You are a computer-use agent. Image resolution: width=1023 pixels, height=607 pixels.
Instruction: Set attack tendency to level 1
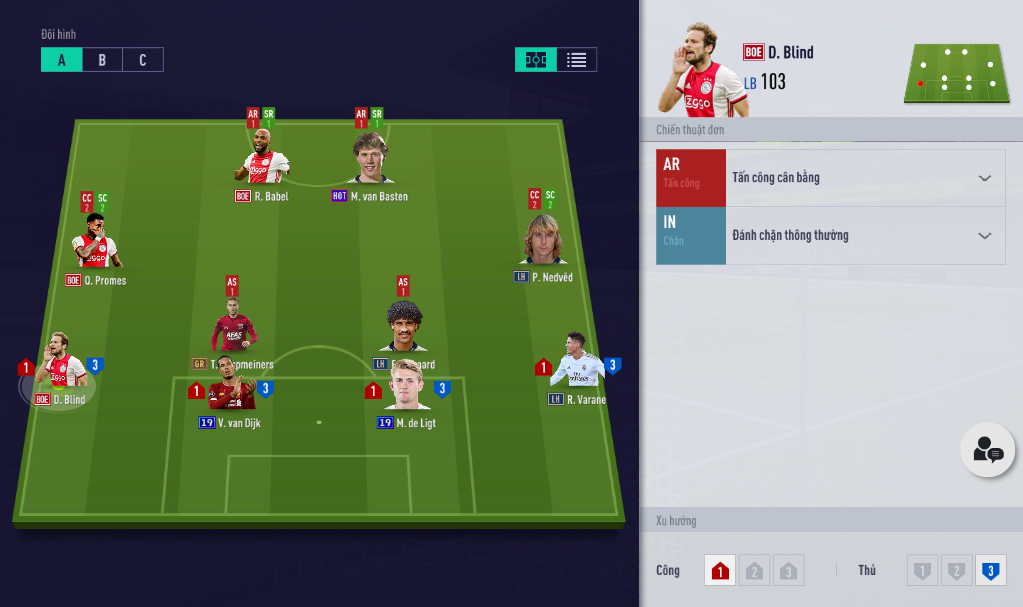(x=720, y=571)
